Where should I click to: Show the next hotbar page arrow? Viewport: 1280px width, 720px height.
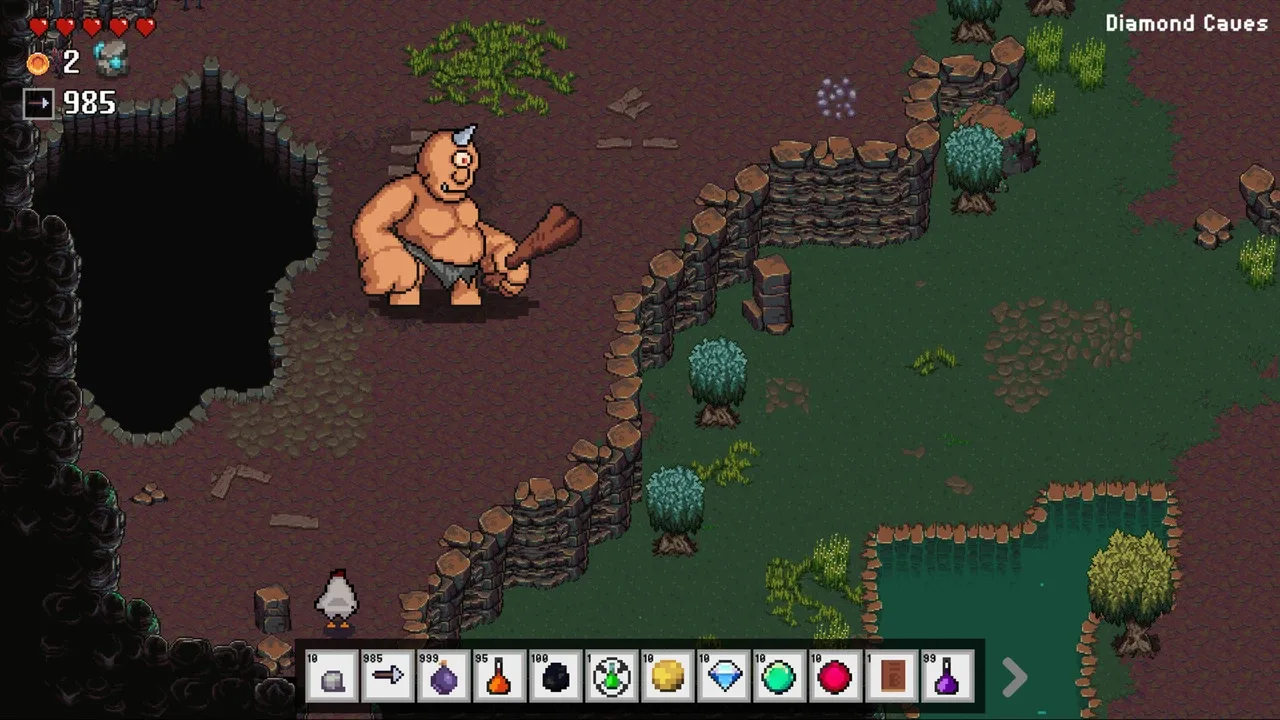click(x=1014, y=677)
